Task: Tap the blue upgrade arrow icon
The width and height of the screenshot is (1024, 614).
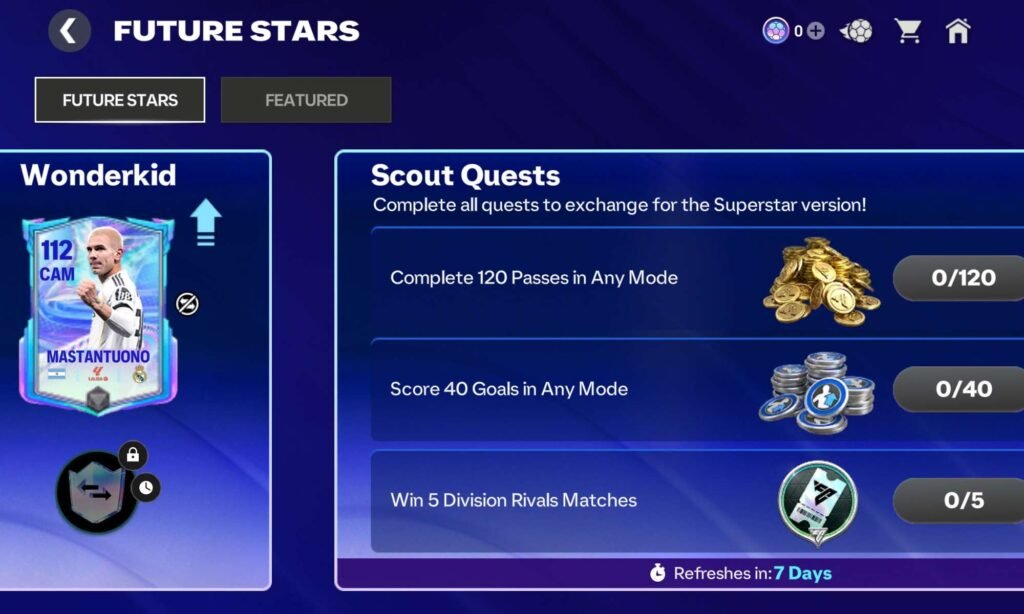Action: coord(205,221)
